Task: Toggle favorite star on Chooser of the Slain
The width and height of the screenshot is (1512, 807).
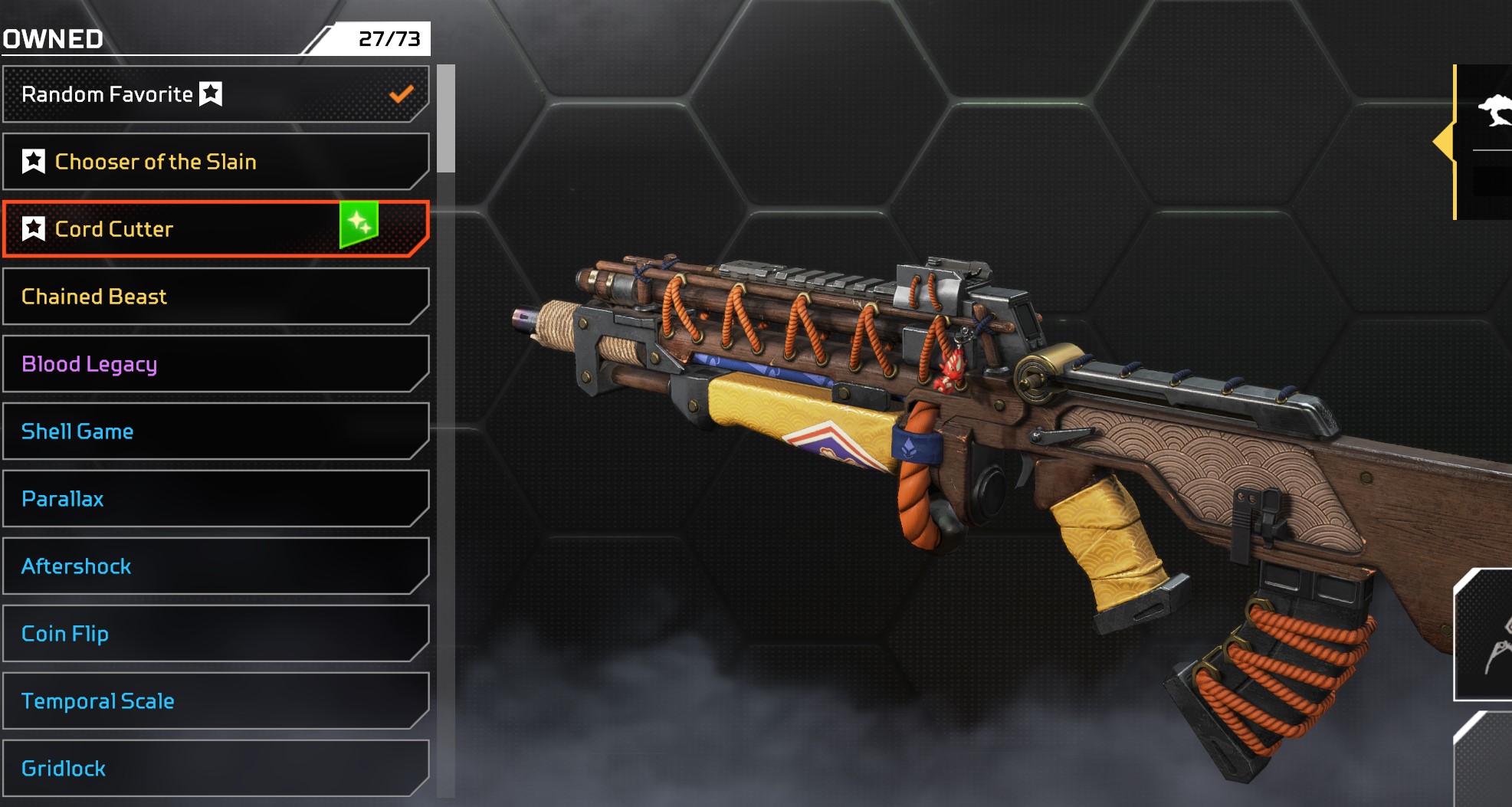Action: pyautogui.click(x=34, y=162)
